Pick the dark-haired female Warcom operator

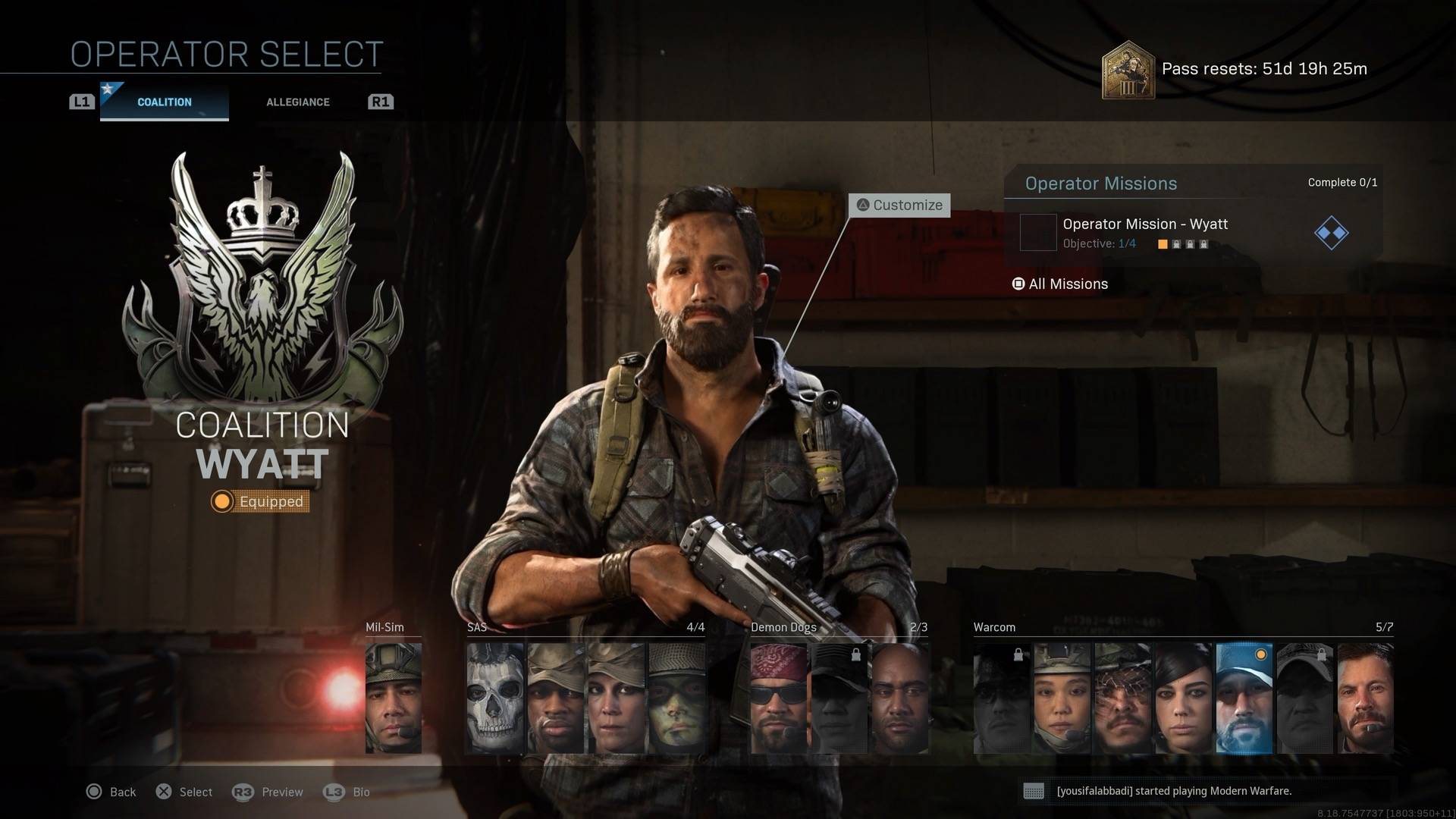[1183, 698]
